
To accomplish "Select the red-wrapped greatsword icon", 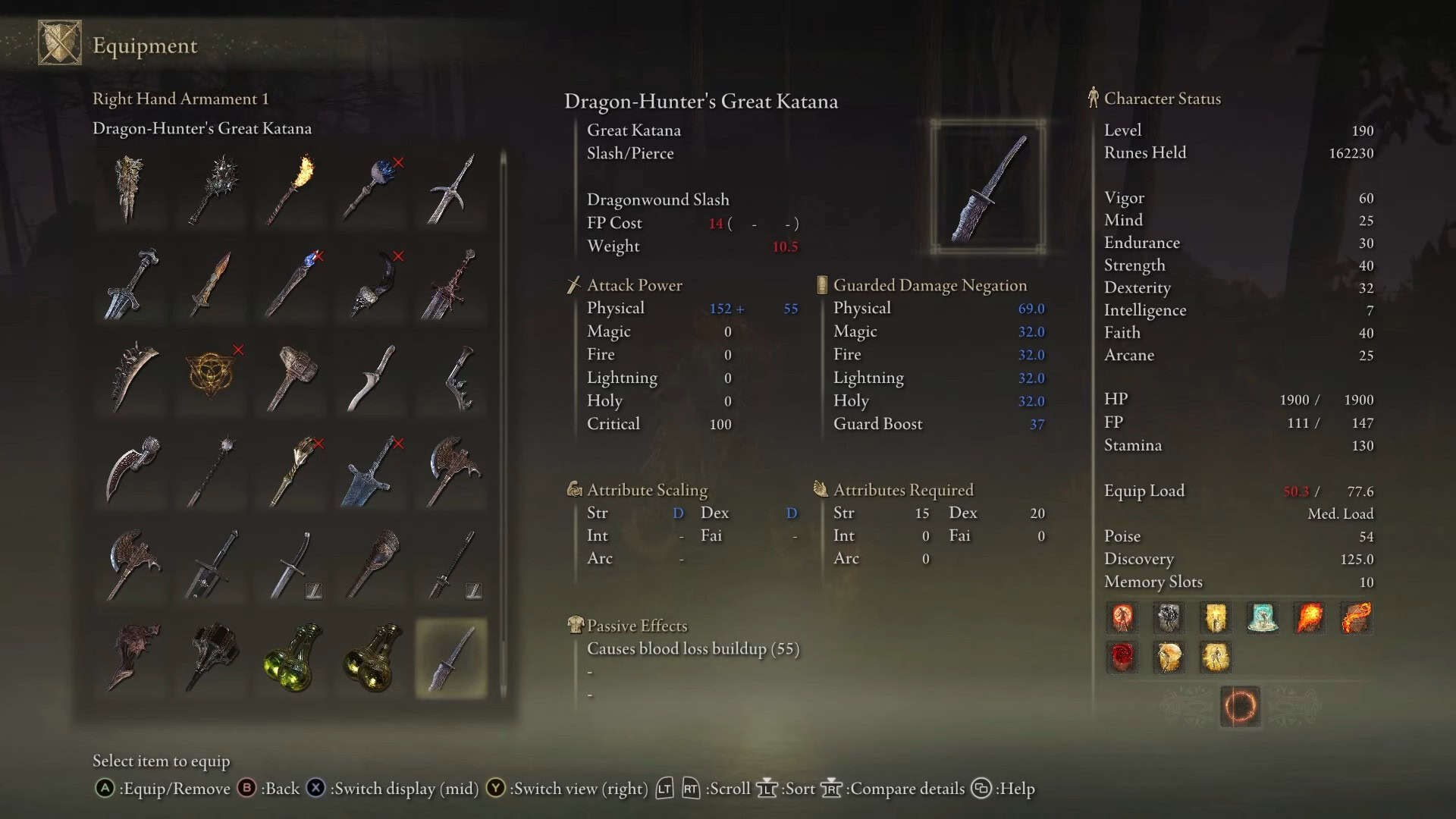I will 450,284.
